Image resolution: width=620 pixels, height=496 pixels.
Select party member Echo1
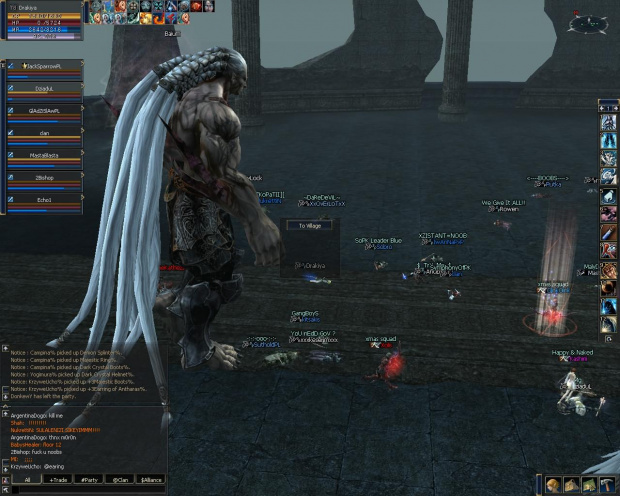(43, 200)
